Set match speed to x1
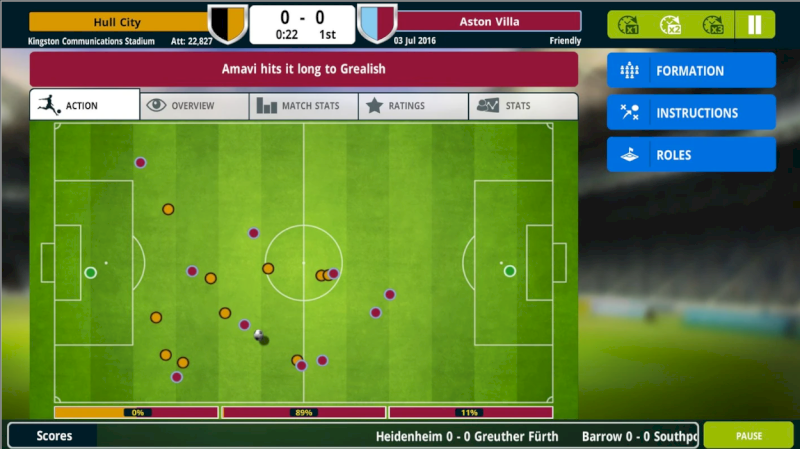This screenshot has height=449, width=800. 629,25
